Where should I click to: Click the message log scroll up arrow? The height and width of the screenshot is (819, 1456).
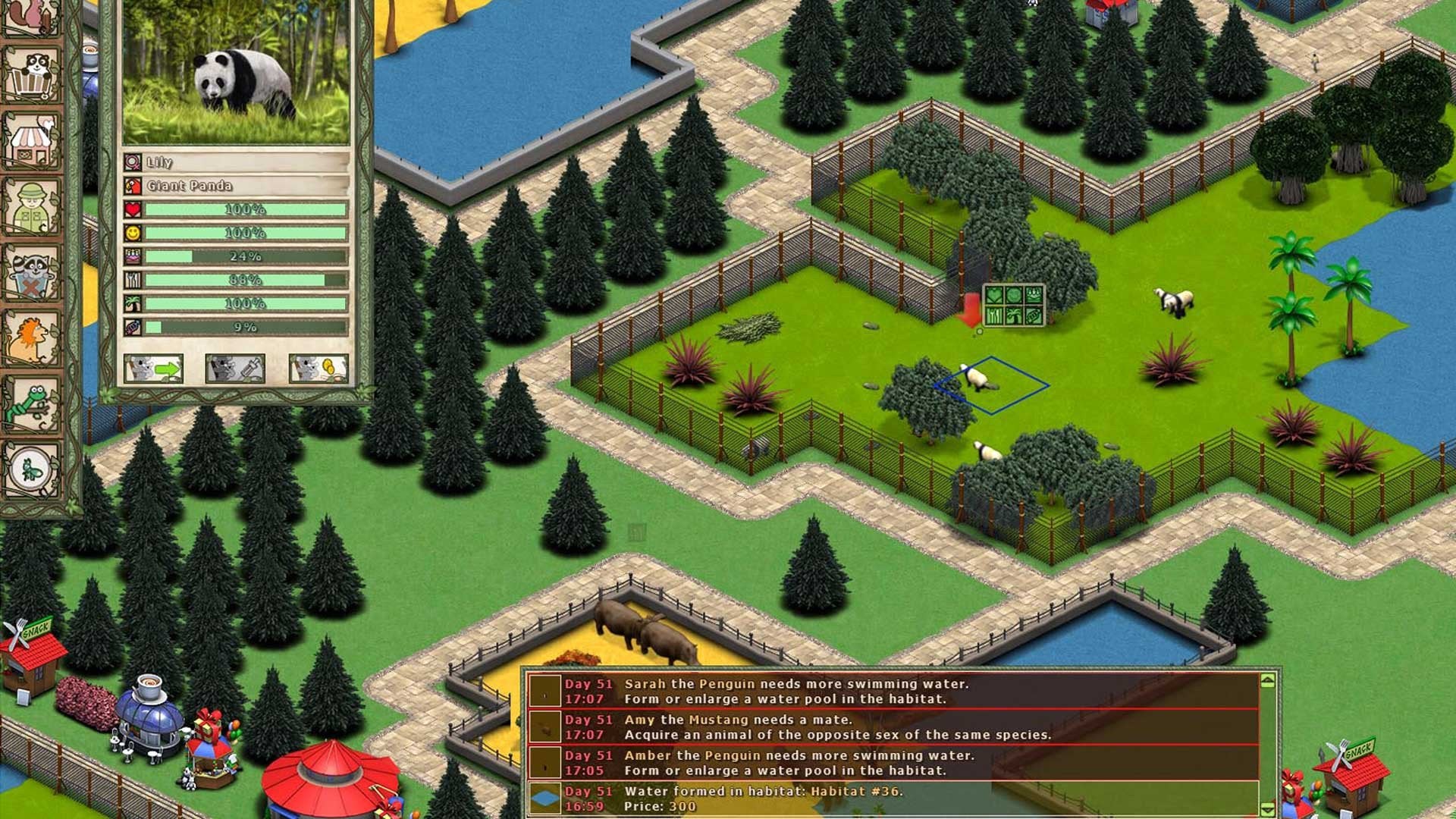point(1267,681)
